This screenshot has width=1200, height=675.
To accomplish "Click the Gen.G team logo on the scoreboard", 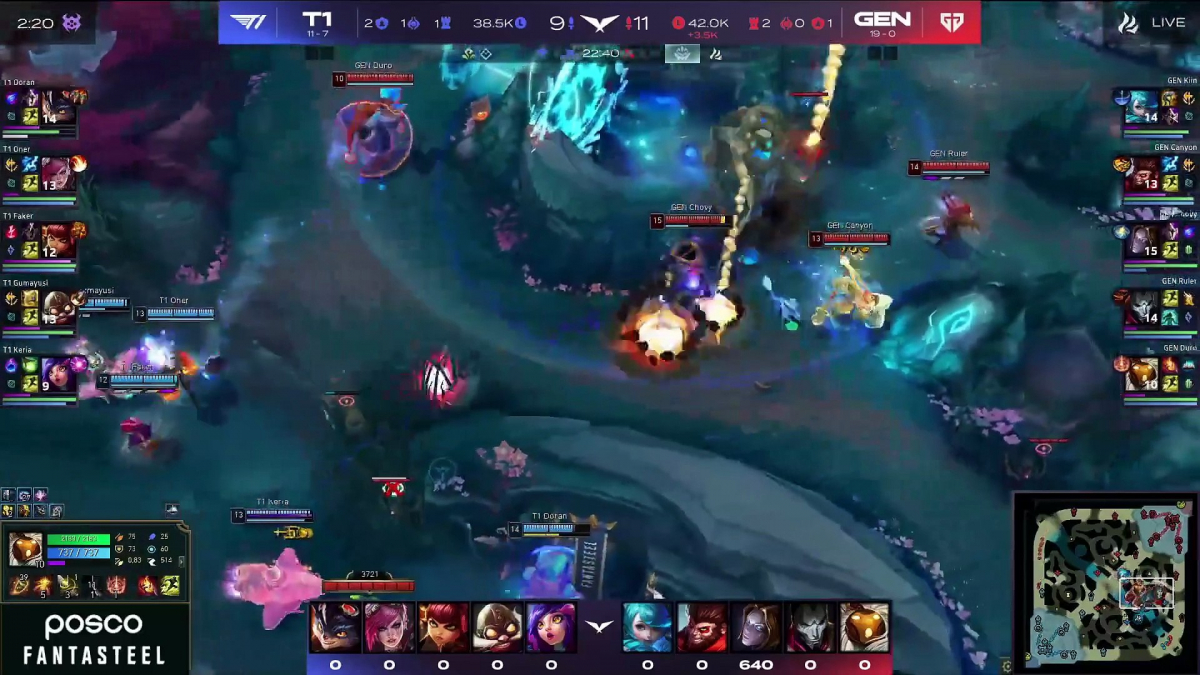I will tap(951, 21).
